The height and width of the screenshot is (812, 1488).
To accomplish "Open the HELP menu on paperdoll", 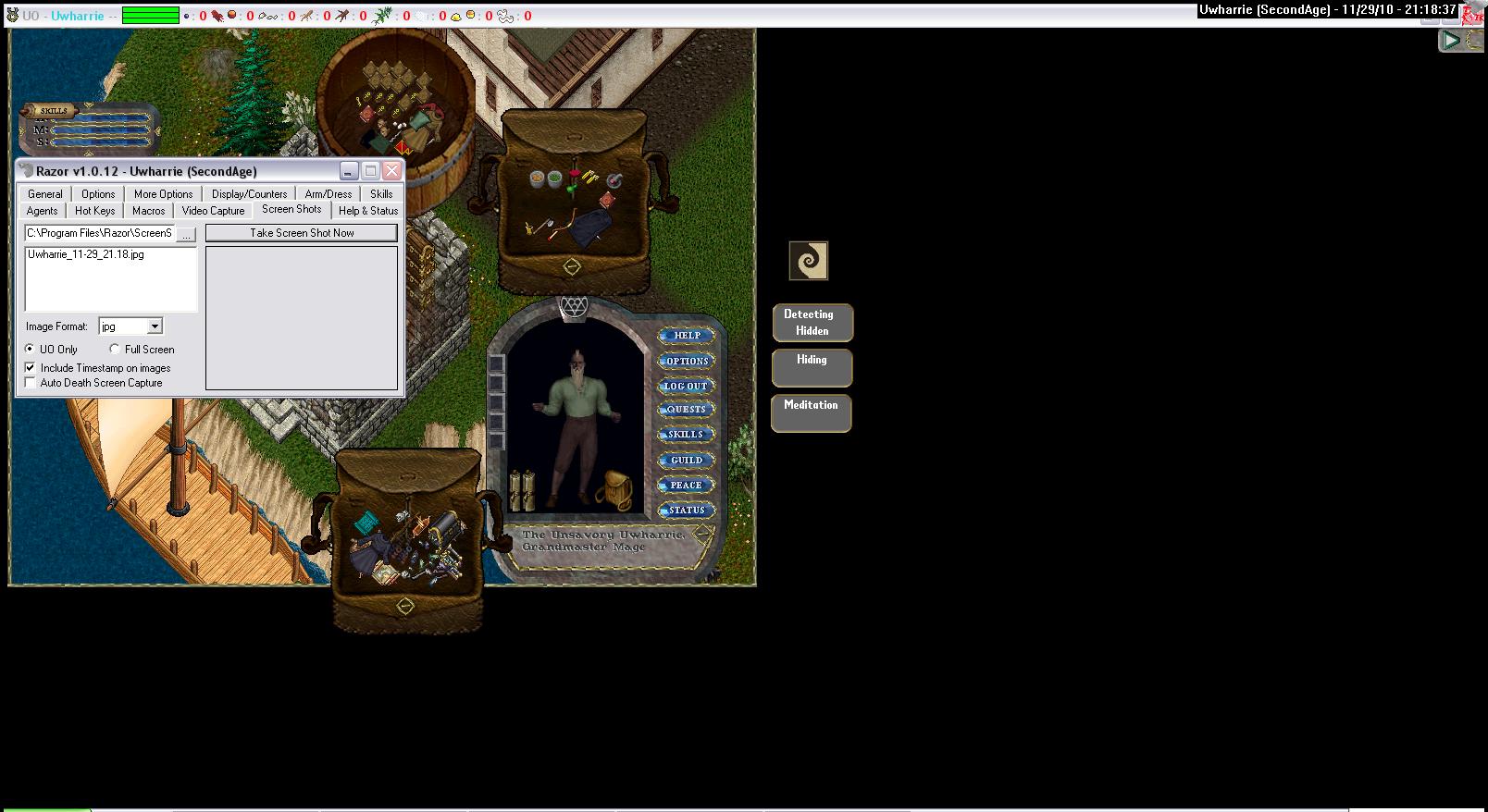I will tap(687, 336).
